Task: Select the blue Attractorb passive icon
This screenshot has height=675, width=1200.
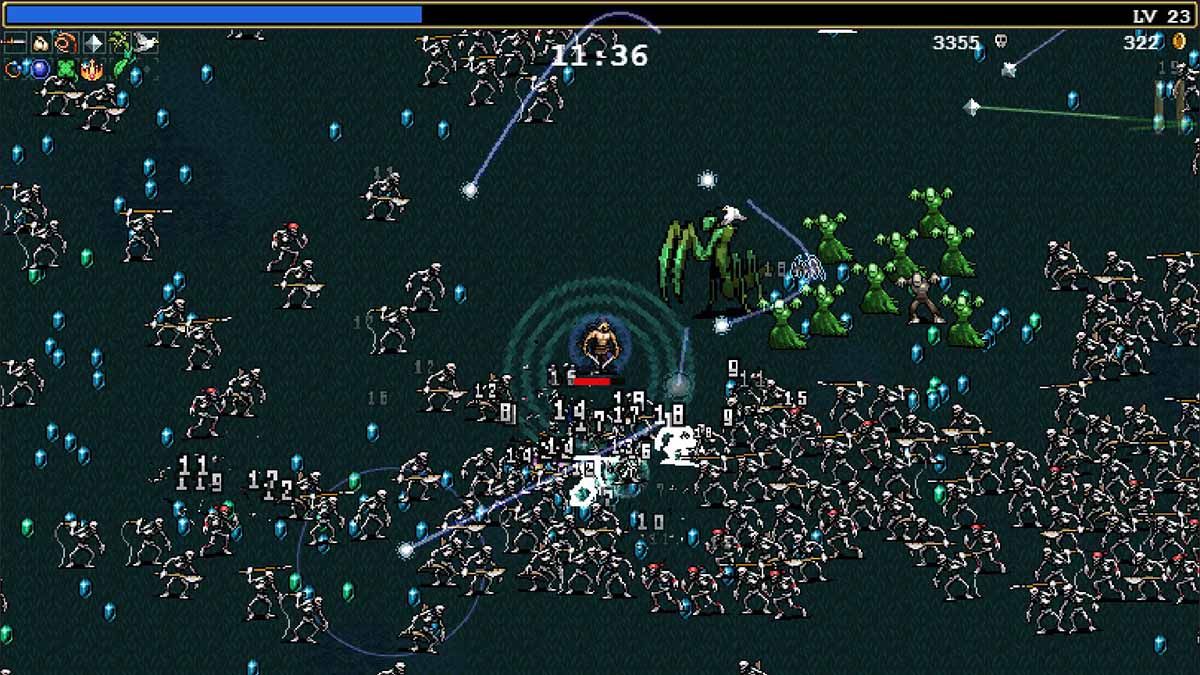Action: [41, 69]
